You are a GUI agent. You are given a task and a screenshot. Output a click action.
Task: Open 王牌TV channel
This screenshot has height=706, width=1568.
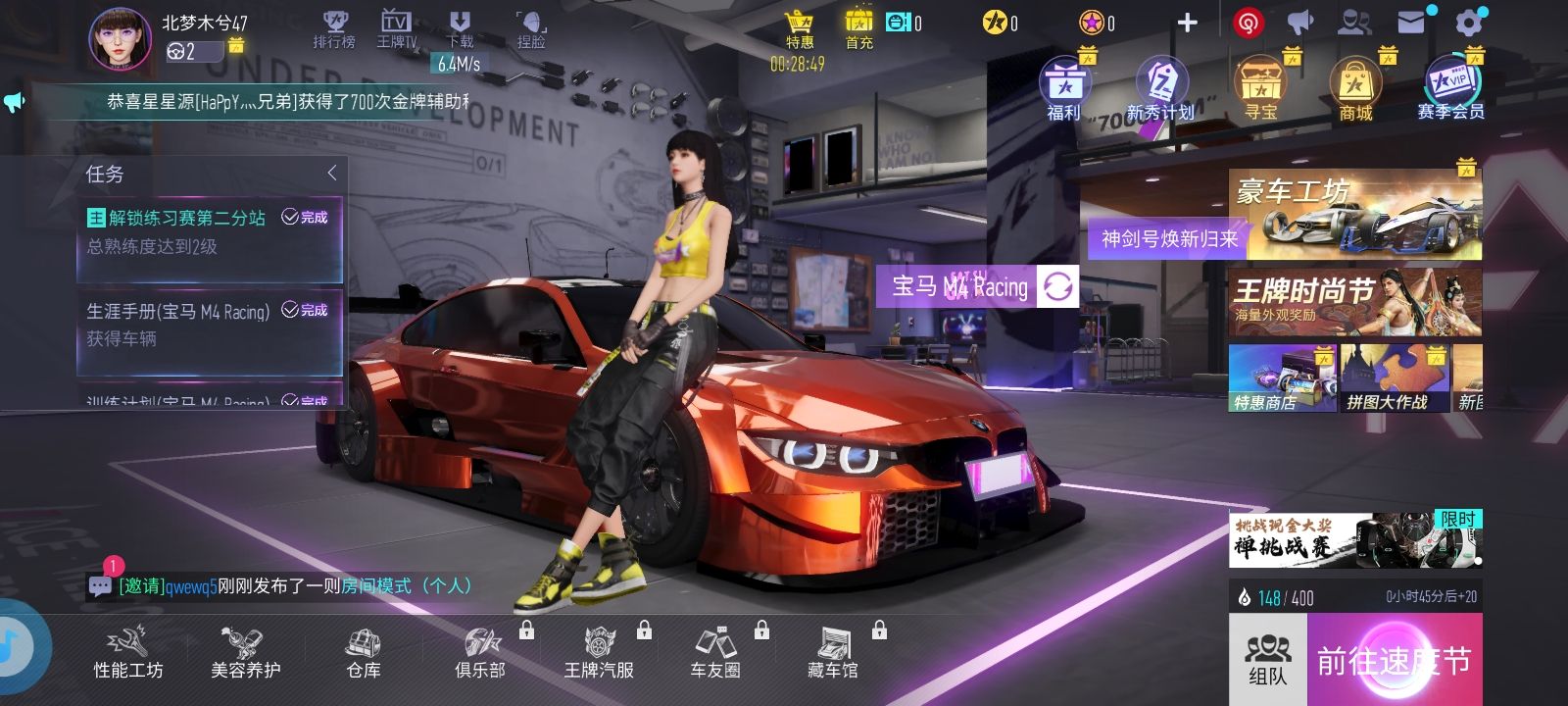click(x=396, y=28)
